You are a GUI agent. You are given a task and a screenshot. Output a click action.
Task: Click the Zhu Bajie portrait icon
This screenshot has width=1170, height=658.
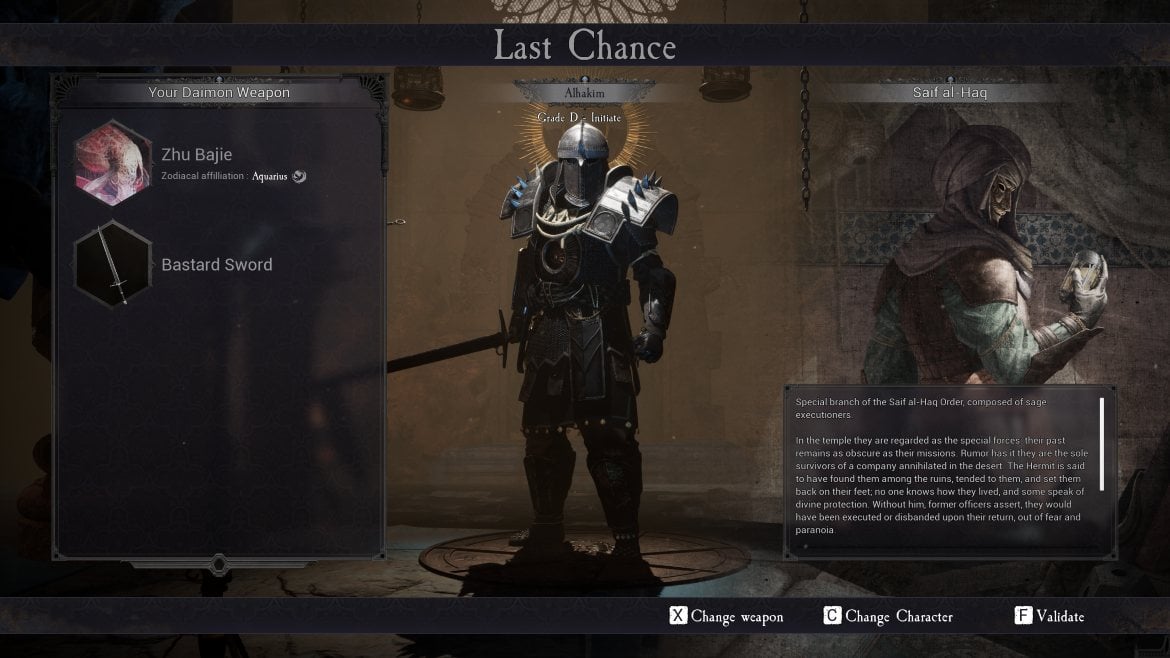[113, 161]
